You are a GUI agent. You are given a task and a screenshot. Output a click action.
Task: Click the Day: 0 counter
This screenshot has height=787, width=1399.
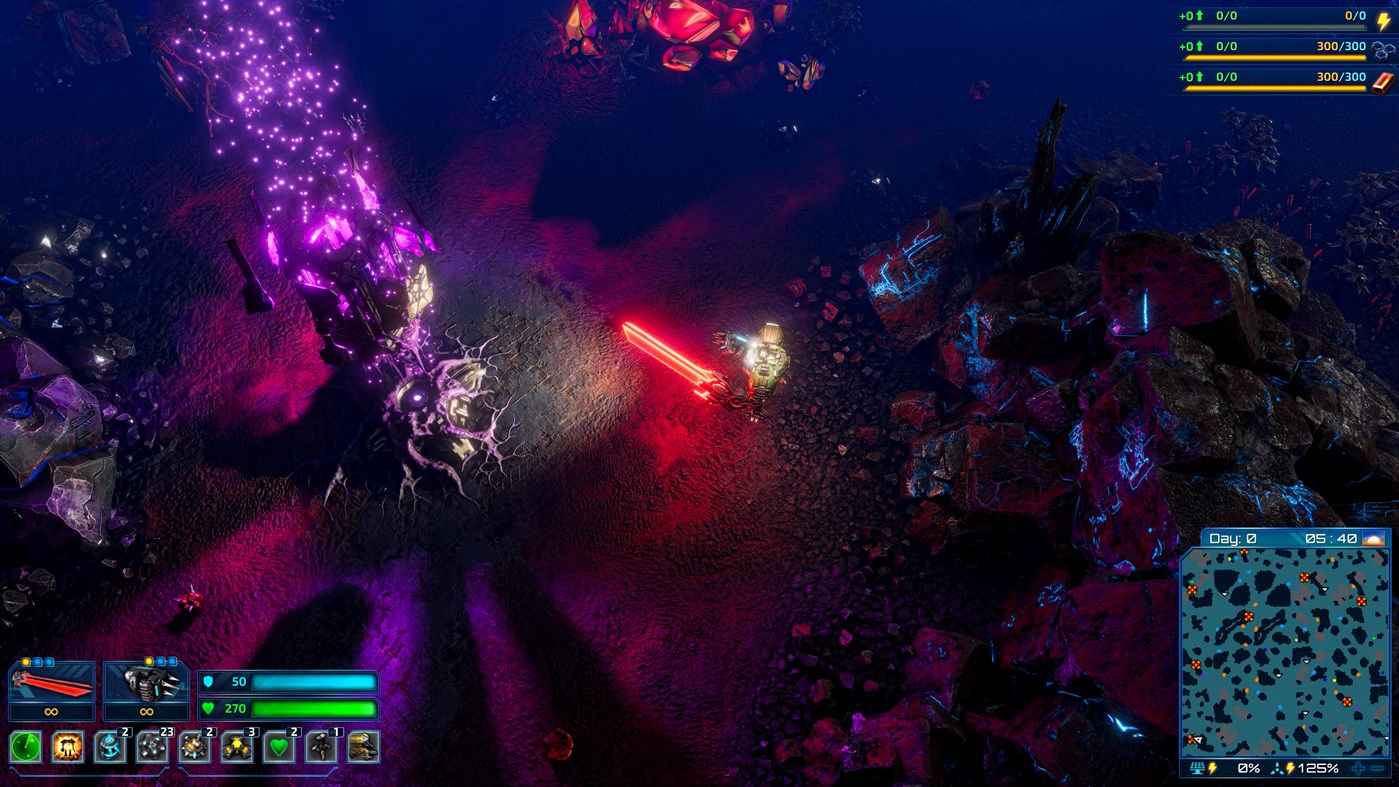tap(1231, 537)
